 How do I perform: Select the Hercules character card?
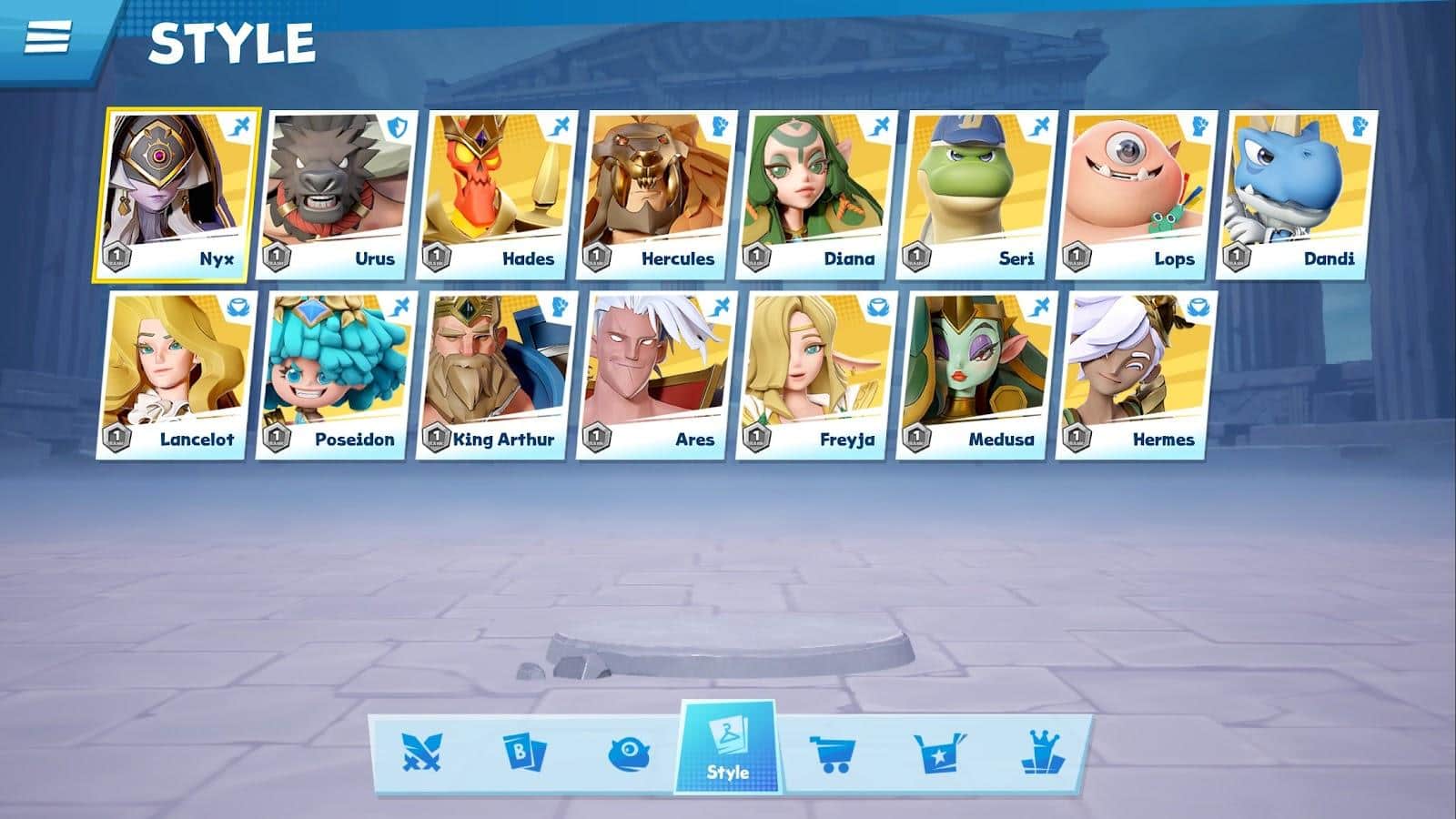pos(657,195)
